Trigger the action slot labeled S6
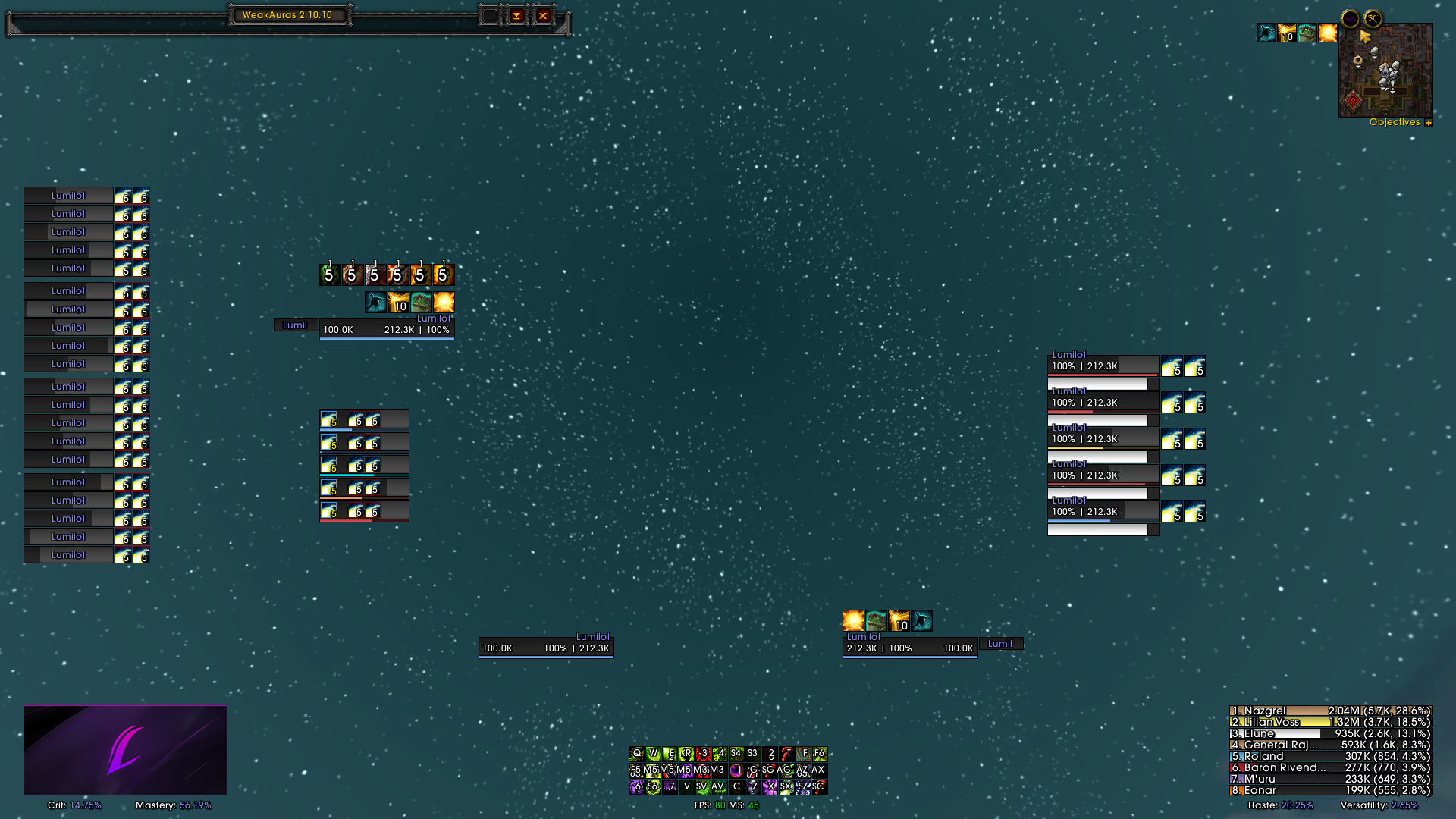This screenshot has height=819, width=1456. click(x=652, y=787)
